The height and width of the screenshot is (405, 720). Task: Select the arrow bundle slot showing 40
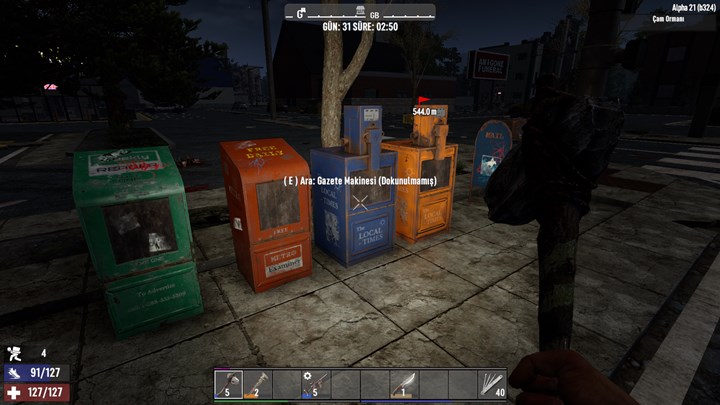pos(491,384)
